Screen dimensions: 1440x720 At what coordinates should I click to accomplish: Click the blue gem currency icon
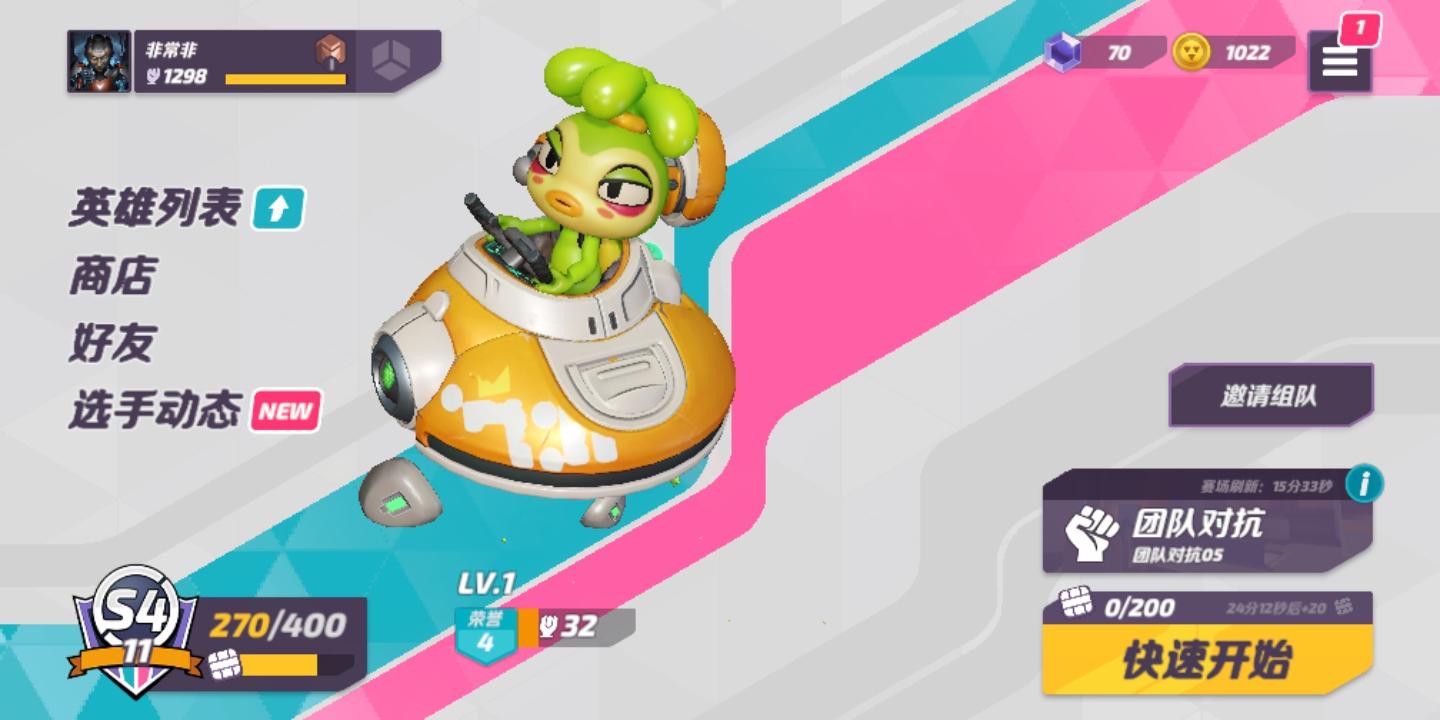[x=1064, y=55]
